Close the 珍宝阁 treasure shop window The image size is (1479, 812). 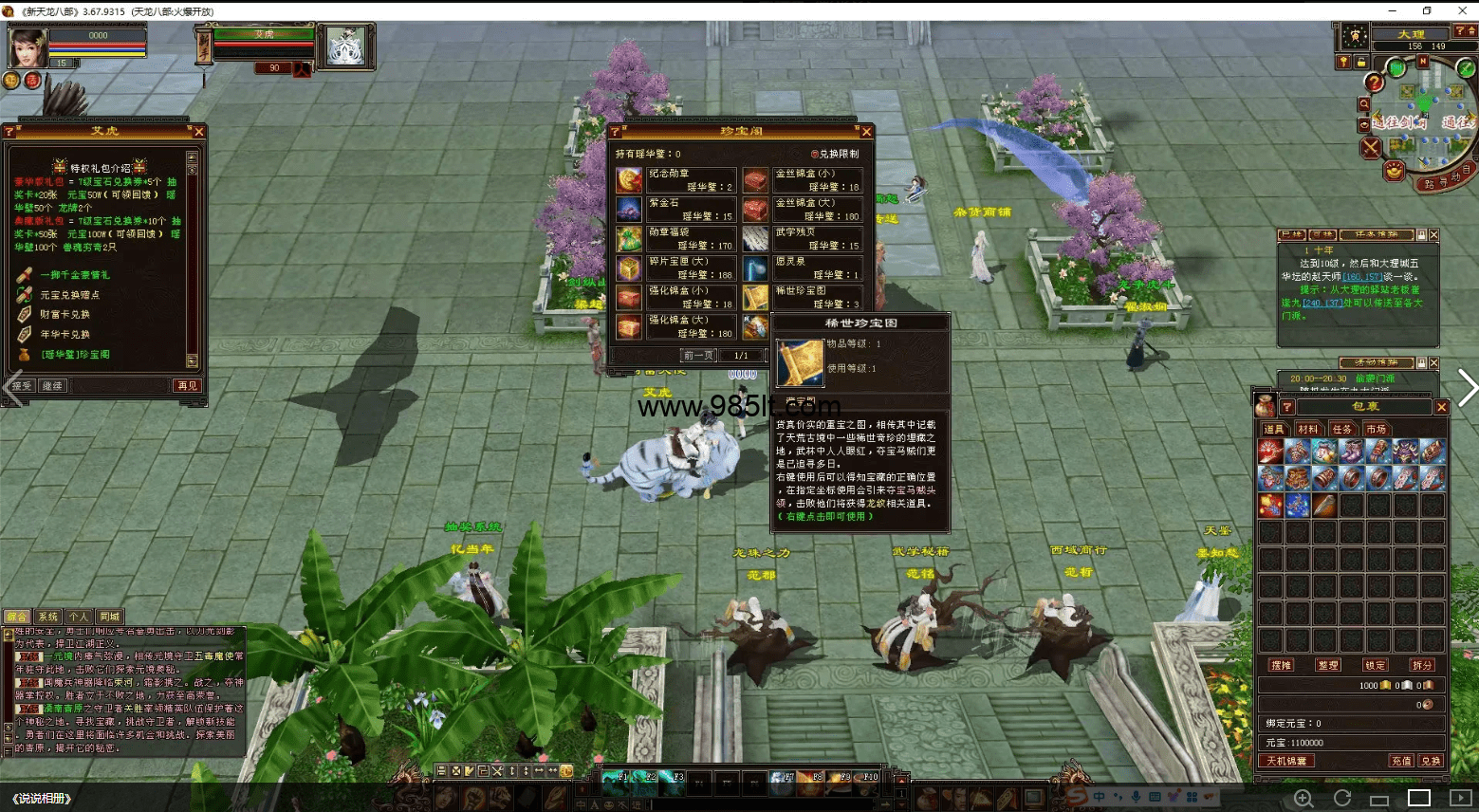pos(865,132)
